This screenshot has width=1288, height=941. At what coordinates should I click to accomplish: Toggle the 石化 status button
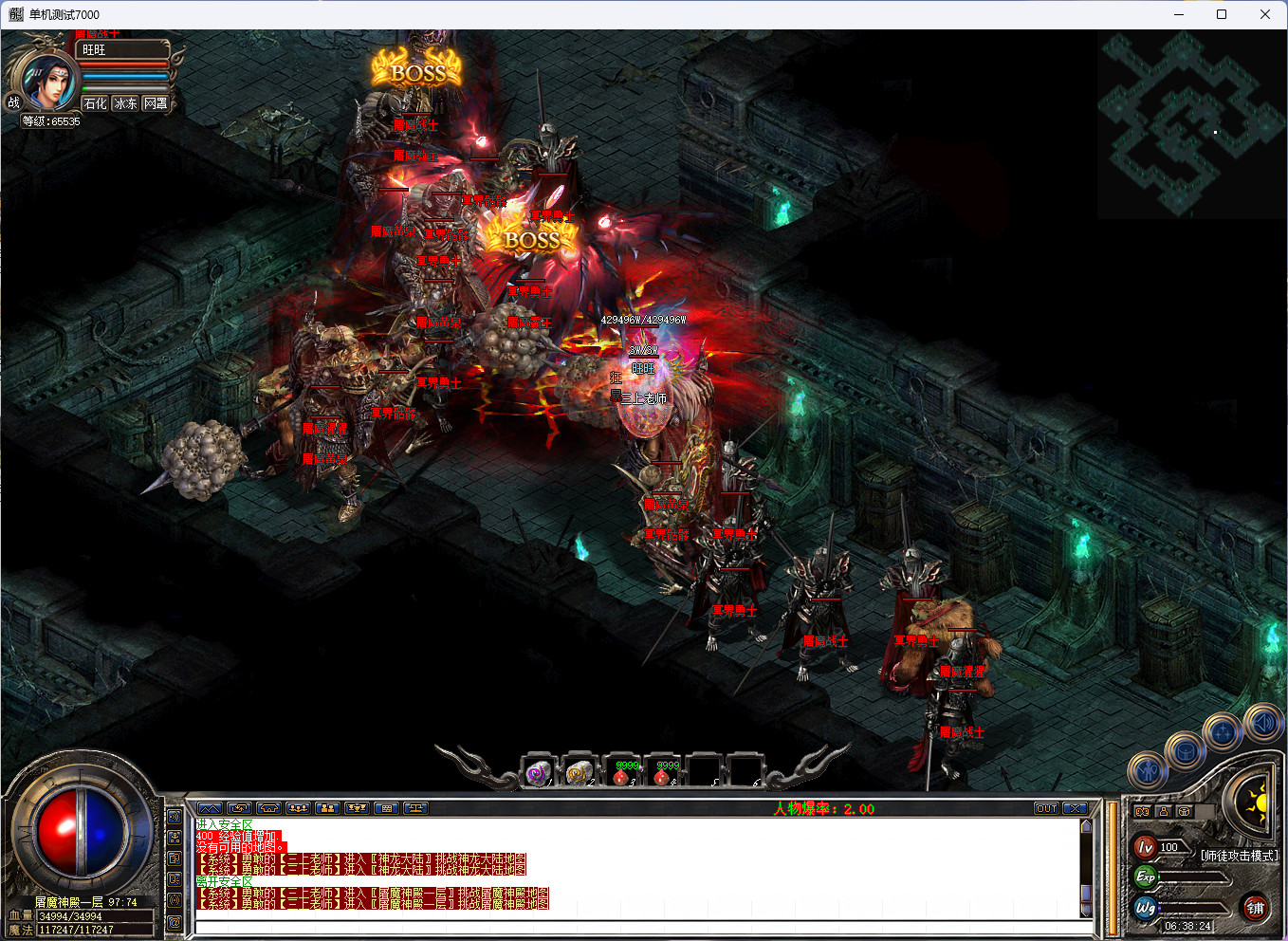95,103
